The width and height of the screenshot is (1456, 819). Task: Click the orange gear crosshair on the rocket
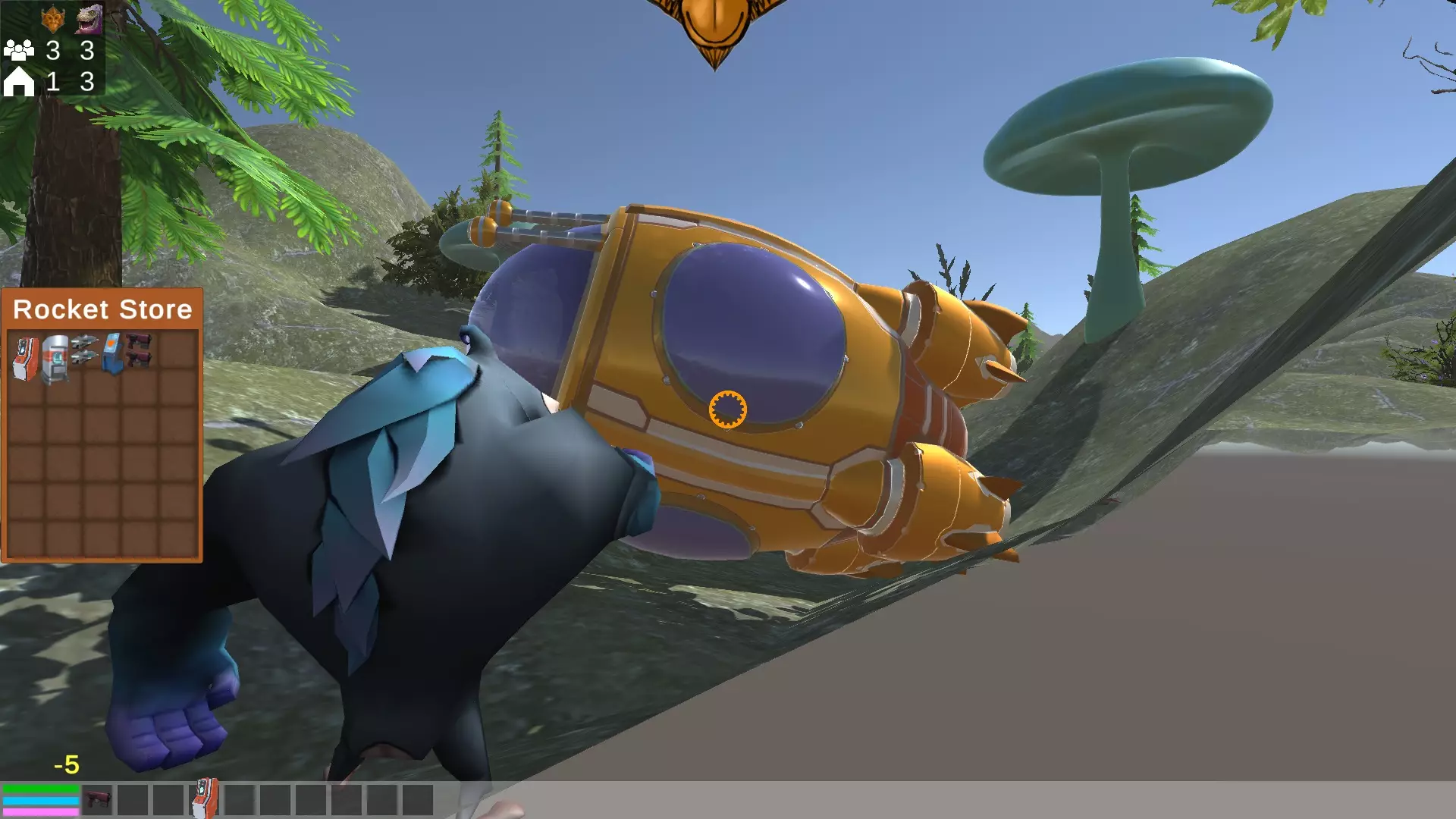click(x=728, y=410)
